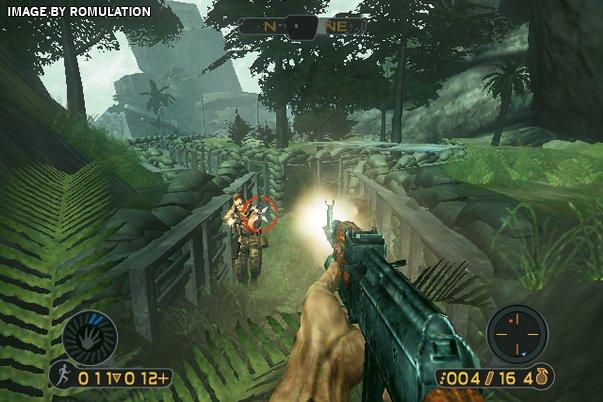Viewport: 603px width, 402px height.
Task: Select the feral hand power gauge
Action: (x=90, y=338)
